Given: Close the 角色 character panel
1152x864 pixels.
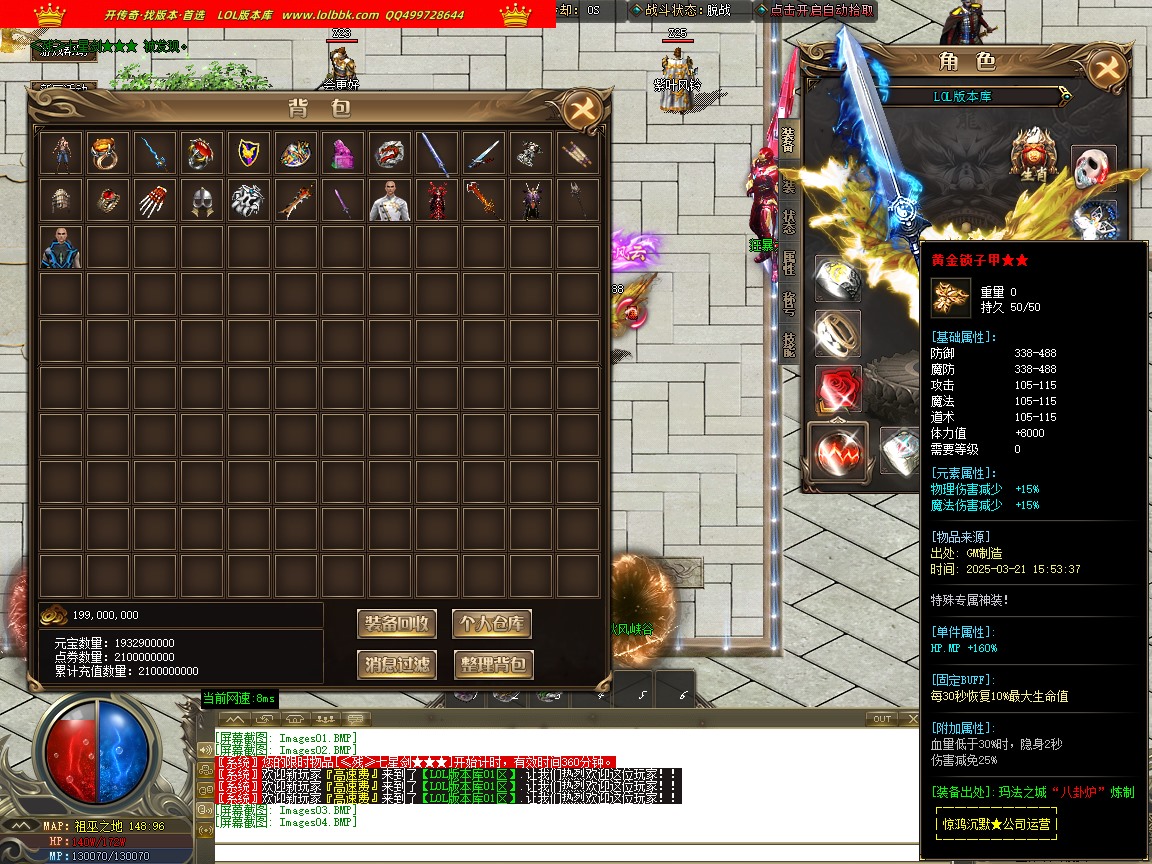Looking at the screenshot, I should point(1106,69).
